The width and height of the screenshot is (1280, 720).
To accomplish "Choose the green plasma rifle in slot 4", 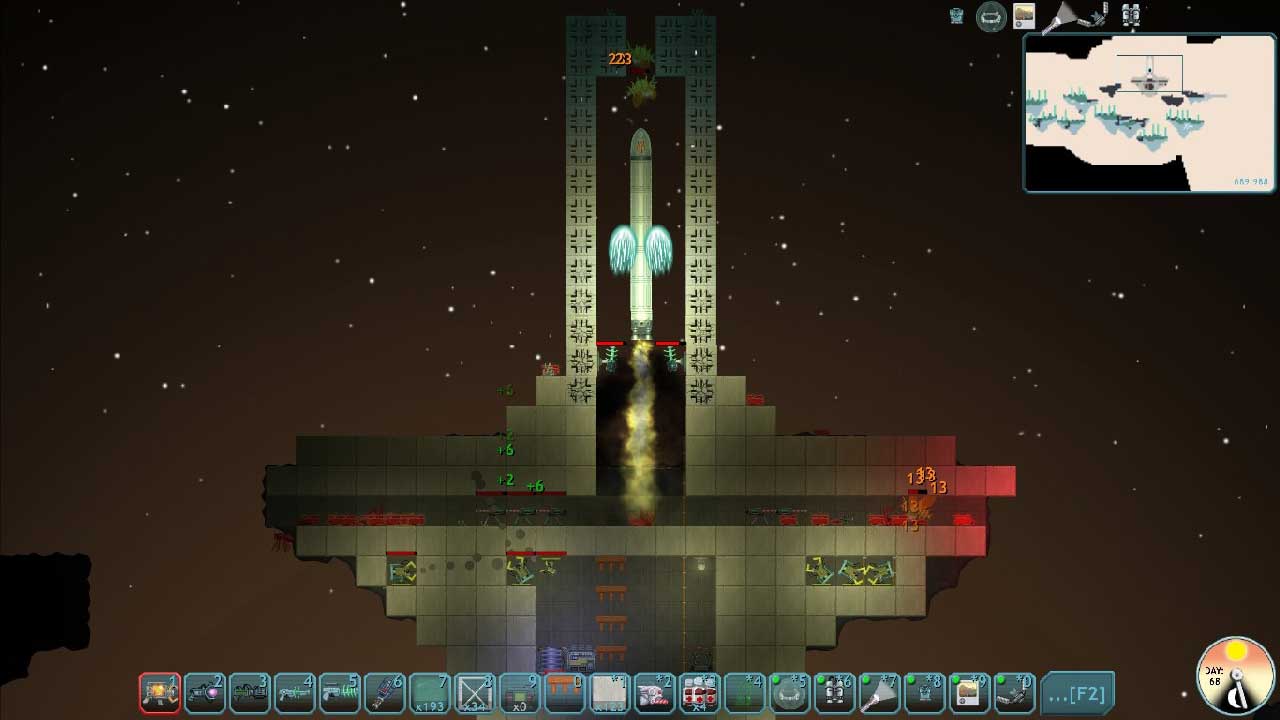I will click(295, 692).
